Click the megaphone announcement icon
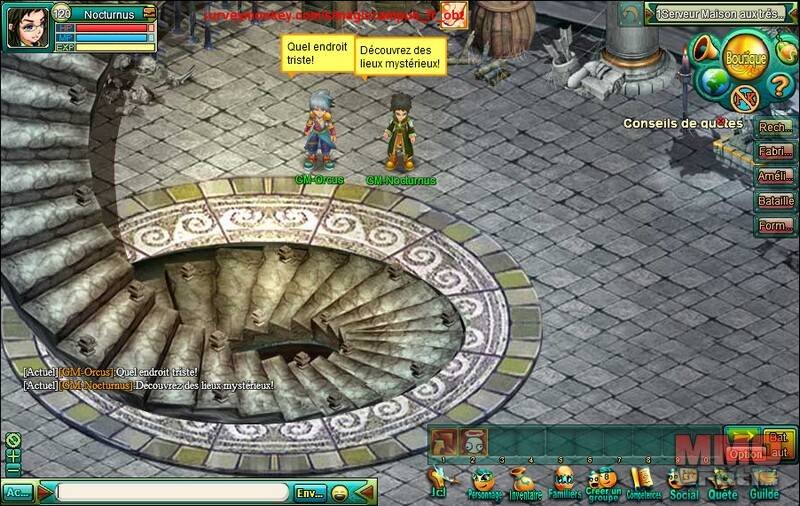The width and height of the screenshot is (800, 506). [705, 47]
